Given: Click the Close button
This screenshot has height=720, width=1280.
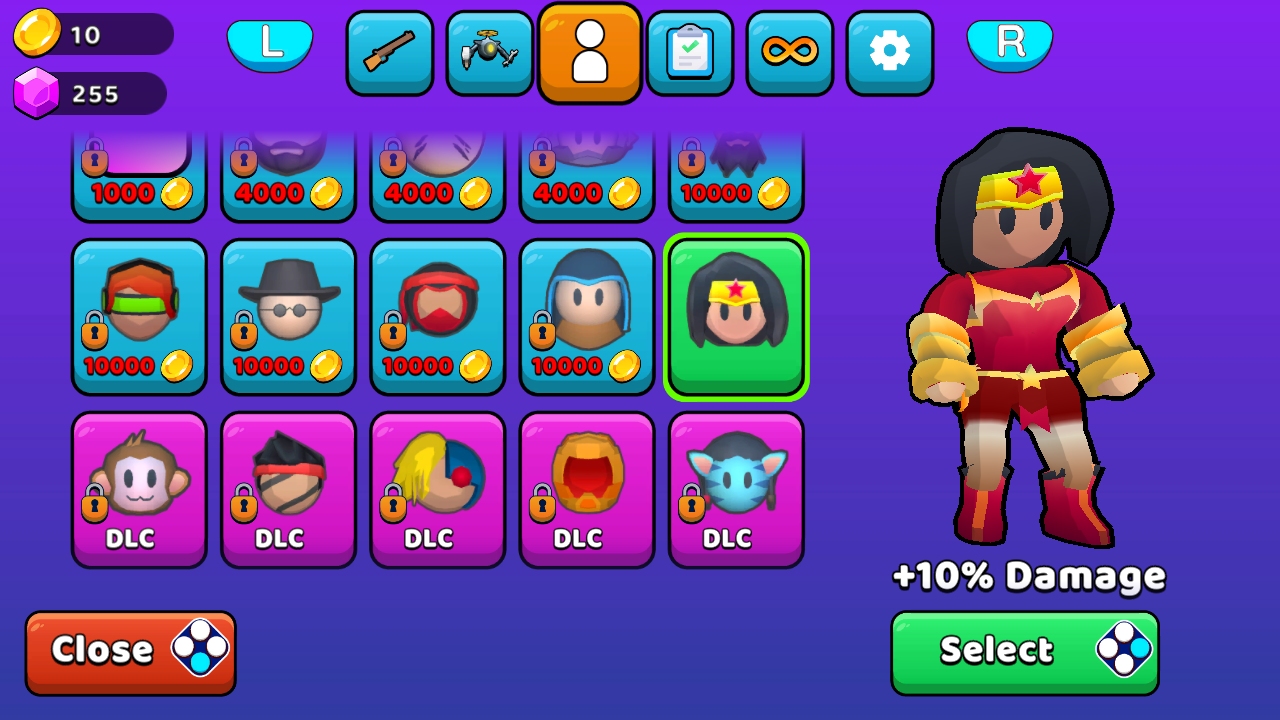Looking at the screenshot, I should [130, 651].
